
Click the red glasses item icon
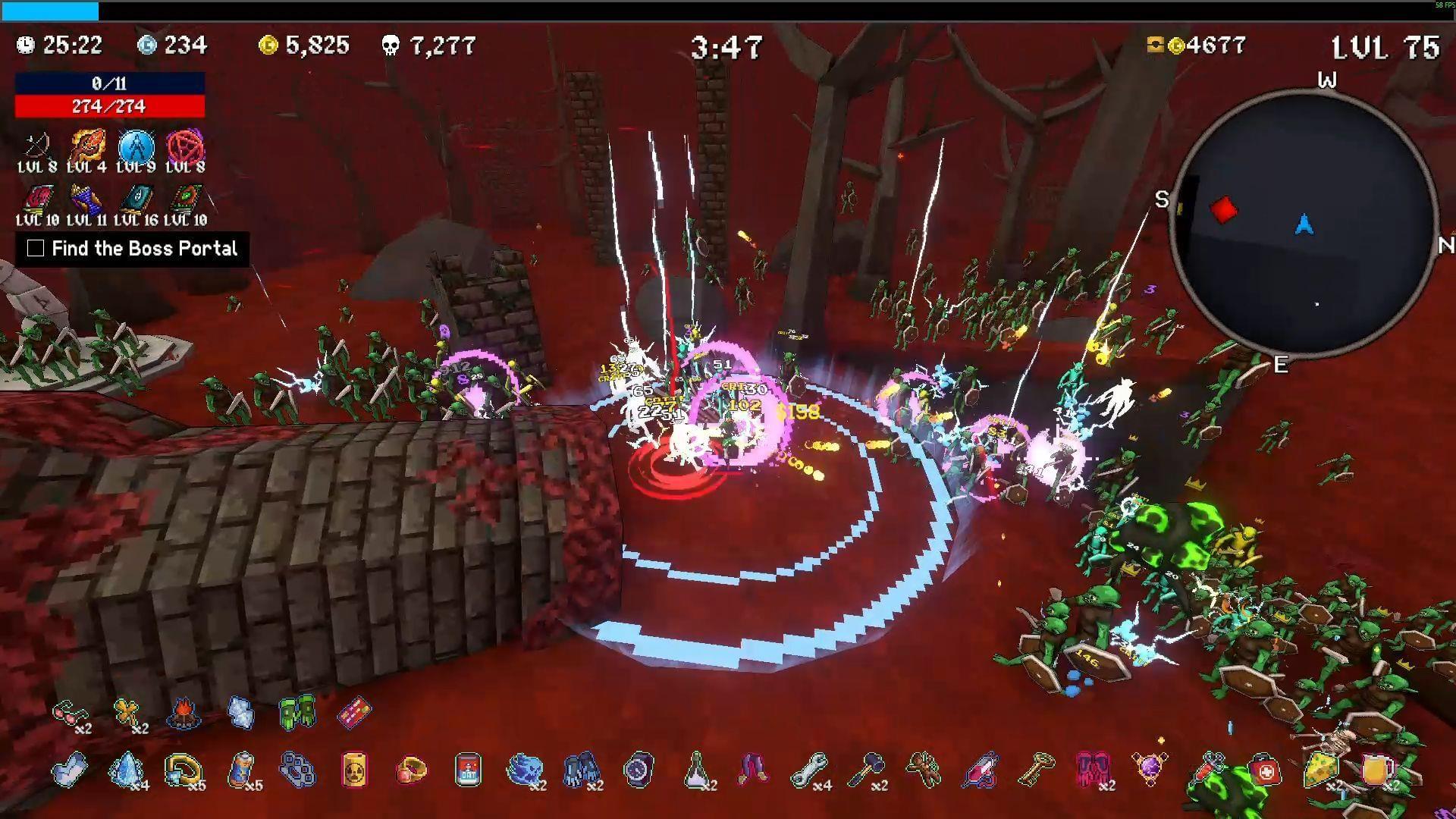(x=69, y=713)
